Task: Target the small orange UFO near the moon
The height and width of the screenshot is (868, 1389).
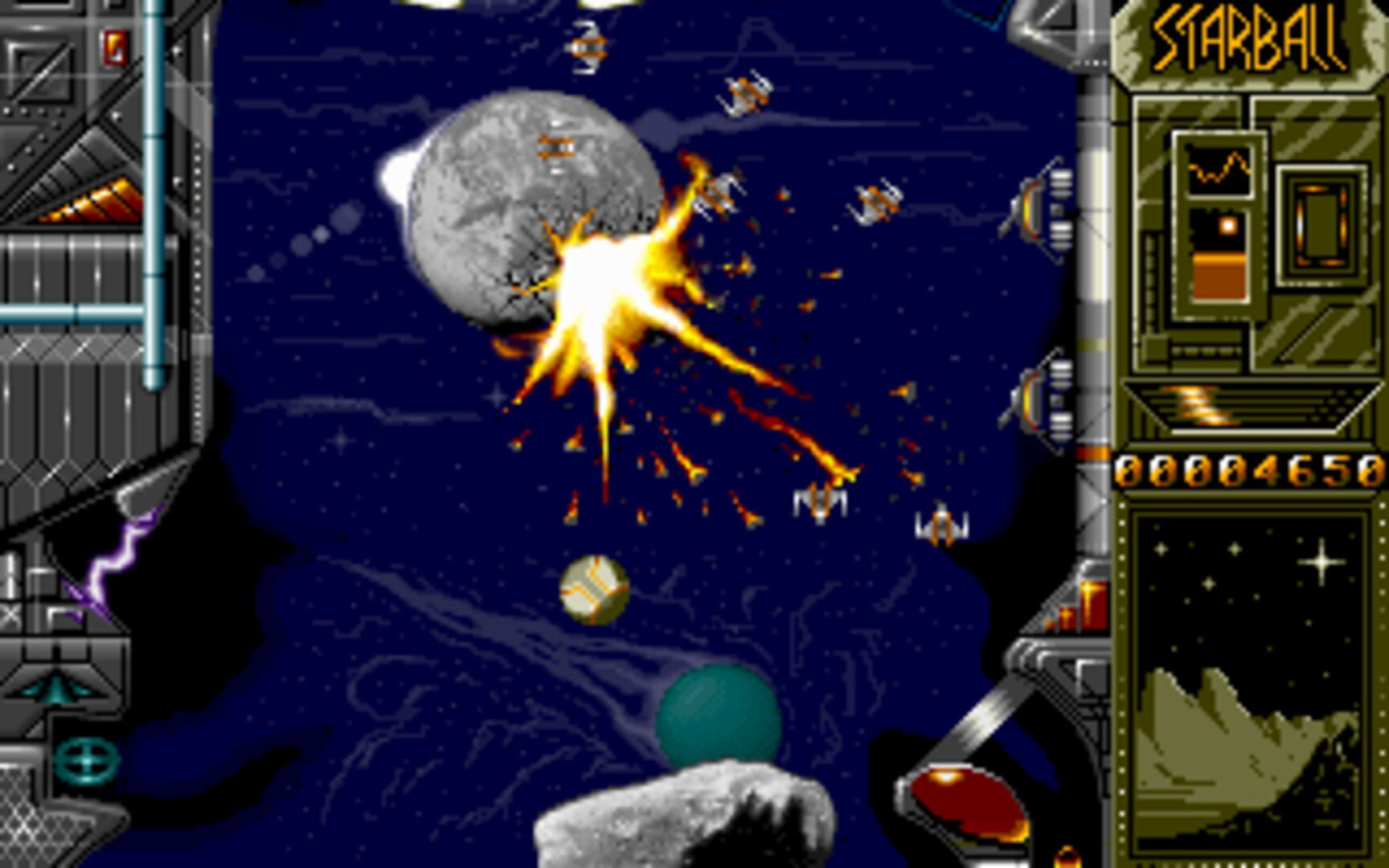Action: click(x=559, y=145)
